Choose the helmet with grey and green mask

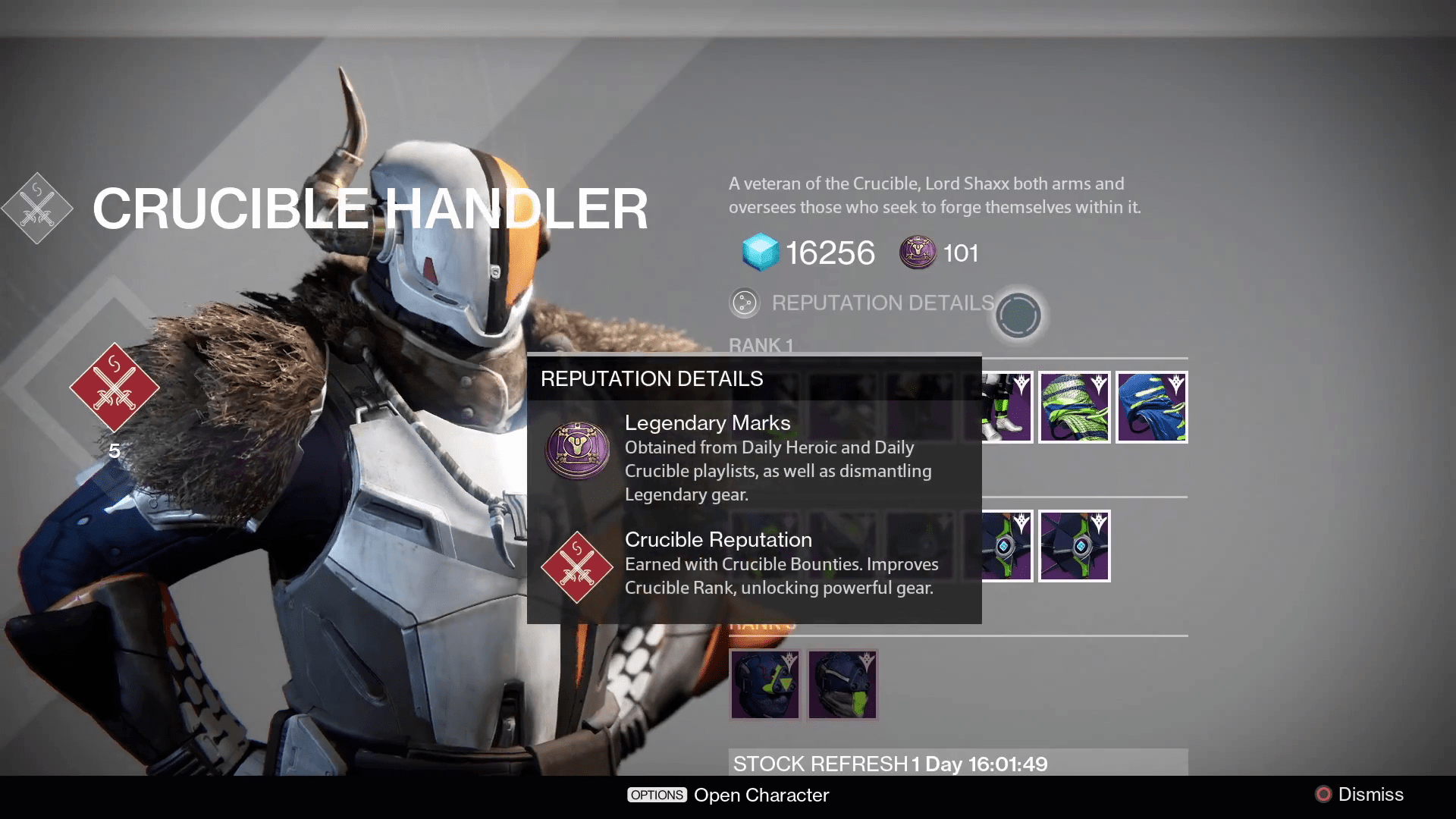(x=843, y=685)
